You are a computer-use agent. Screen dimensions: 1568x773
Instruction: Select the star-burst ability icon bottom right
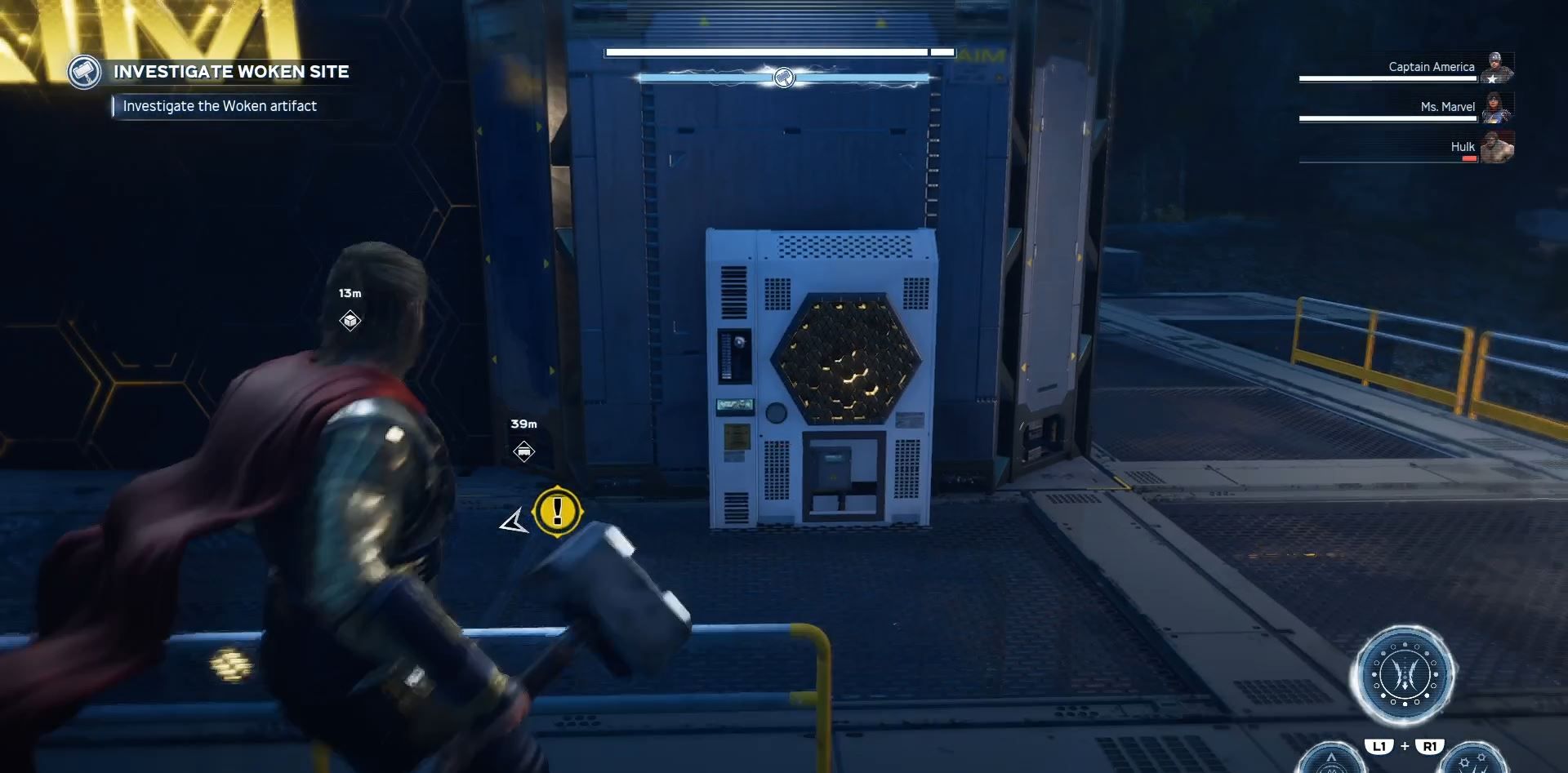pos(1472,765)
